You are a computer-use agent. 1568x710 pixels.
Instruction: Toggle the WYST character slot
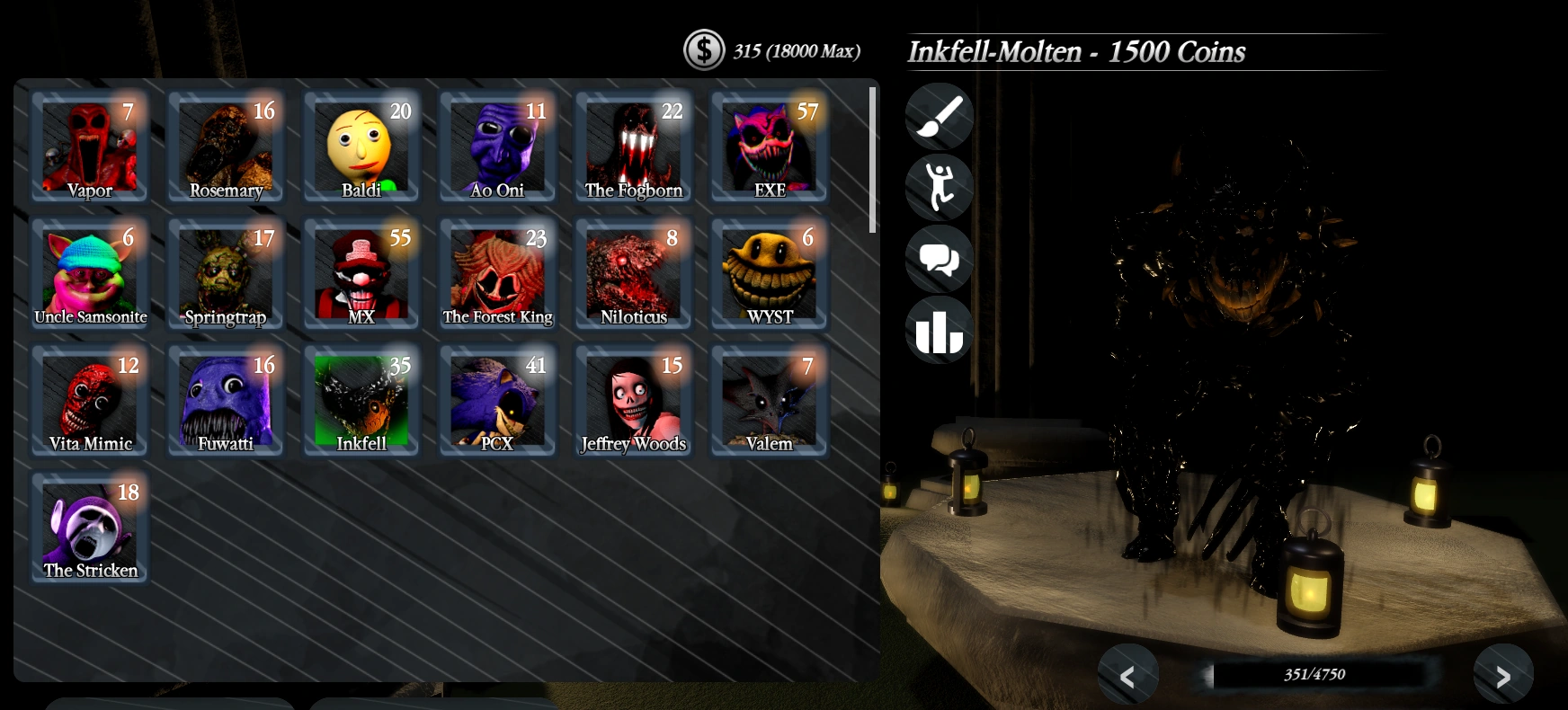[769, 273]
